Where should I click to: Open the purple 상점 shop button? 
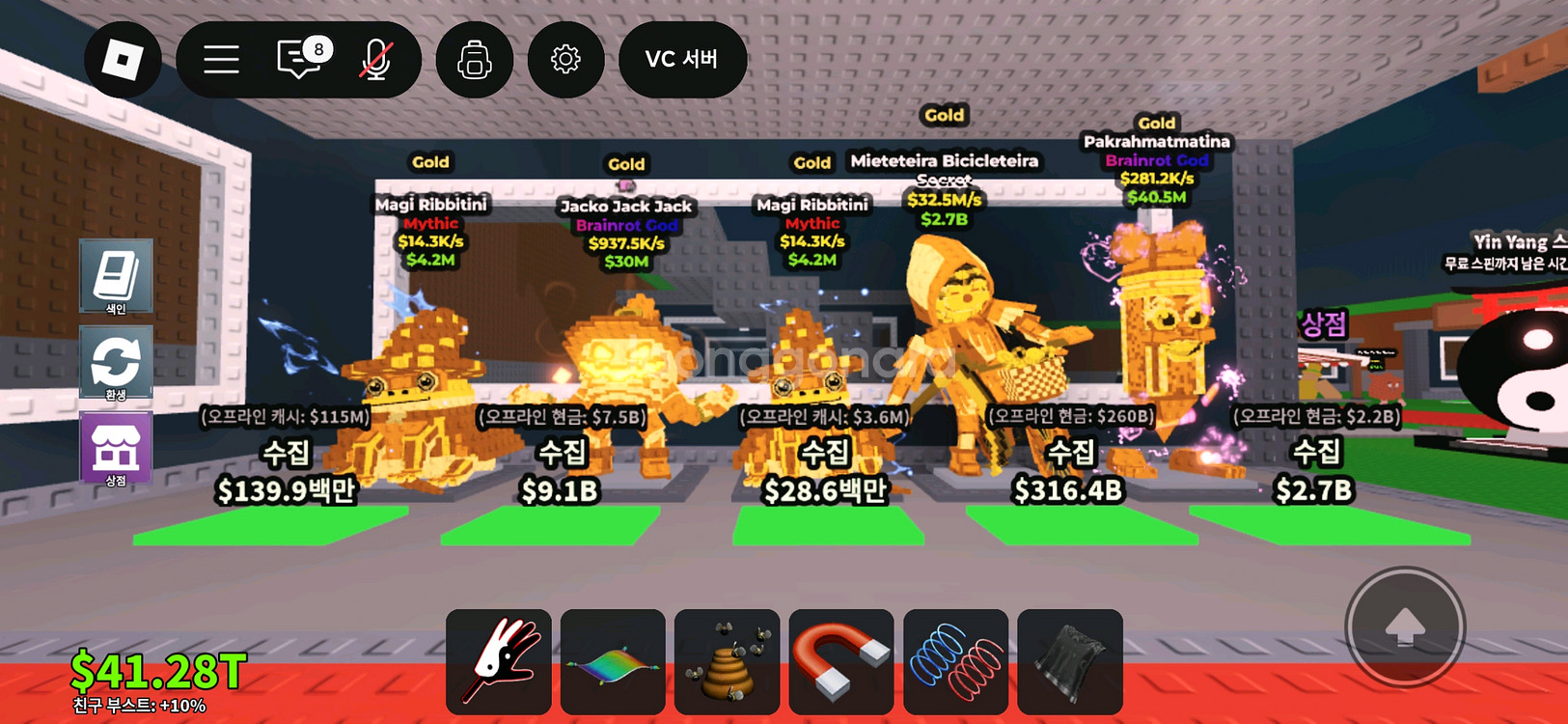click(116, 449)
